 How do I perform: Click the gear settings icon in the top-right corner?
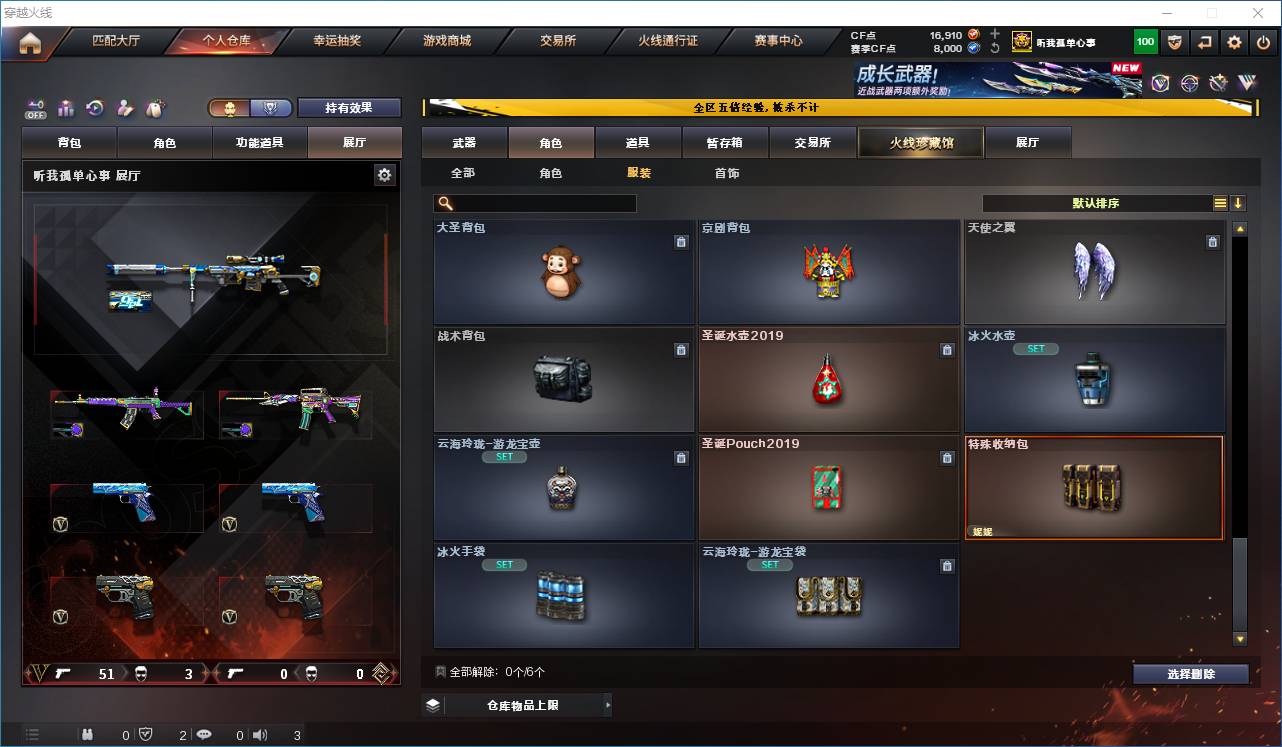(1233, 42)
